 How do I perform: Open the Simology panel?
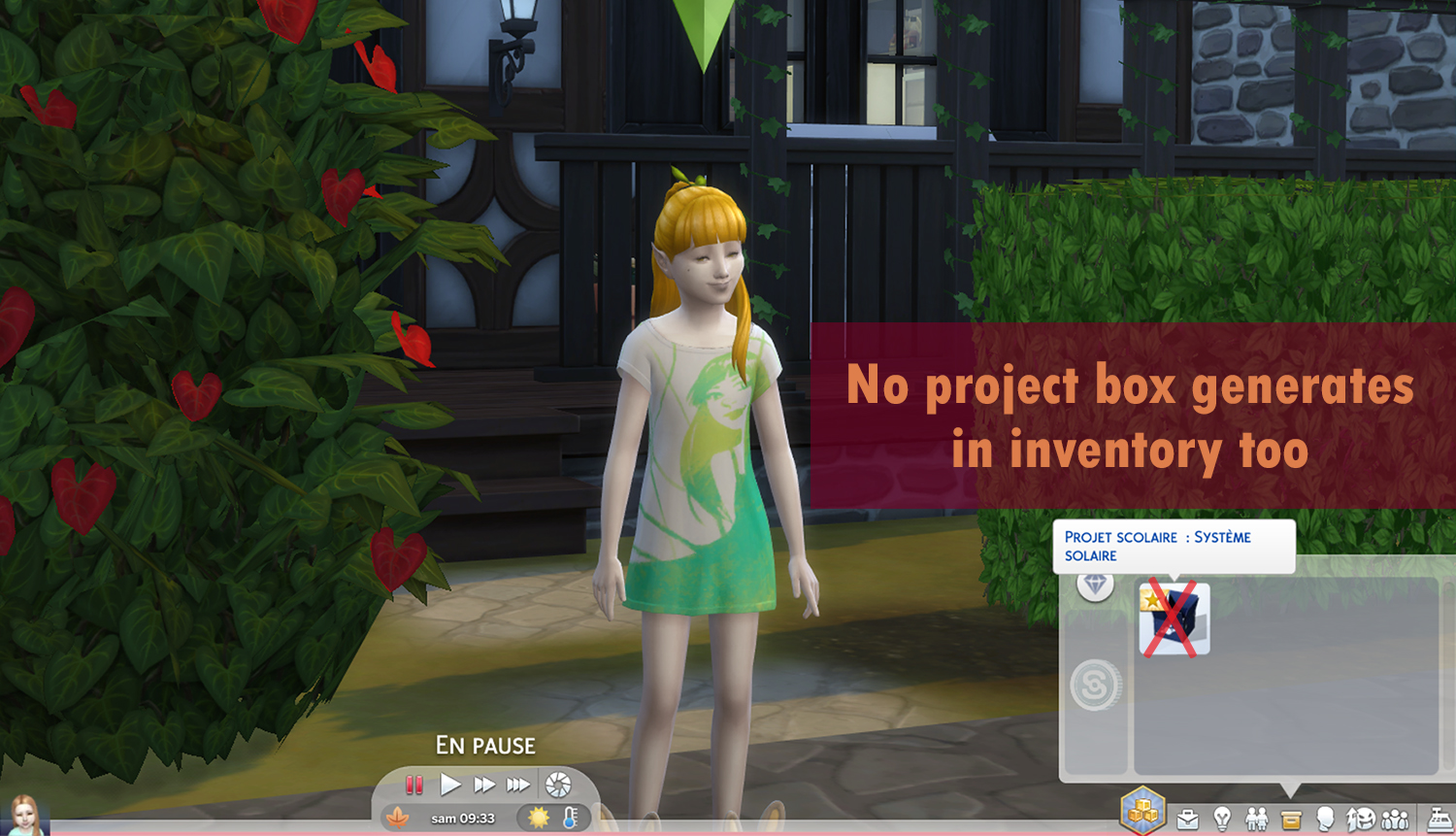click(1328, 819)
